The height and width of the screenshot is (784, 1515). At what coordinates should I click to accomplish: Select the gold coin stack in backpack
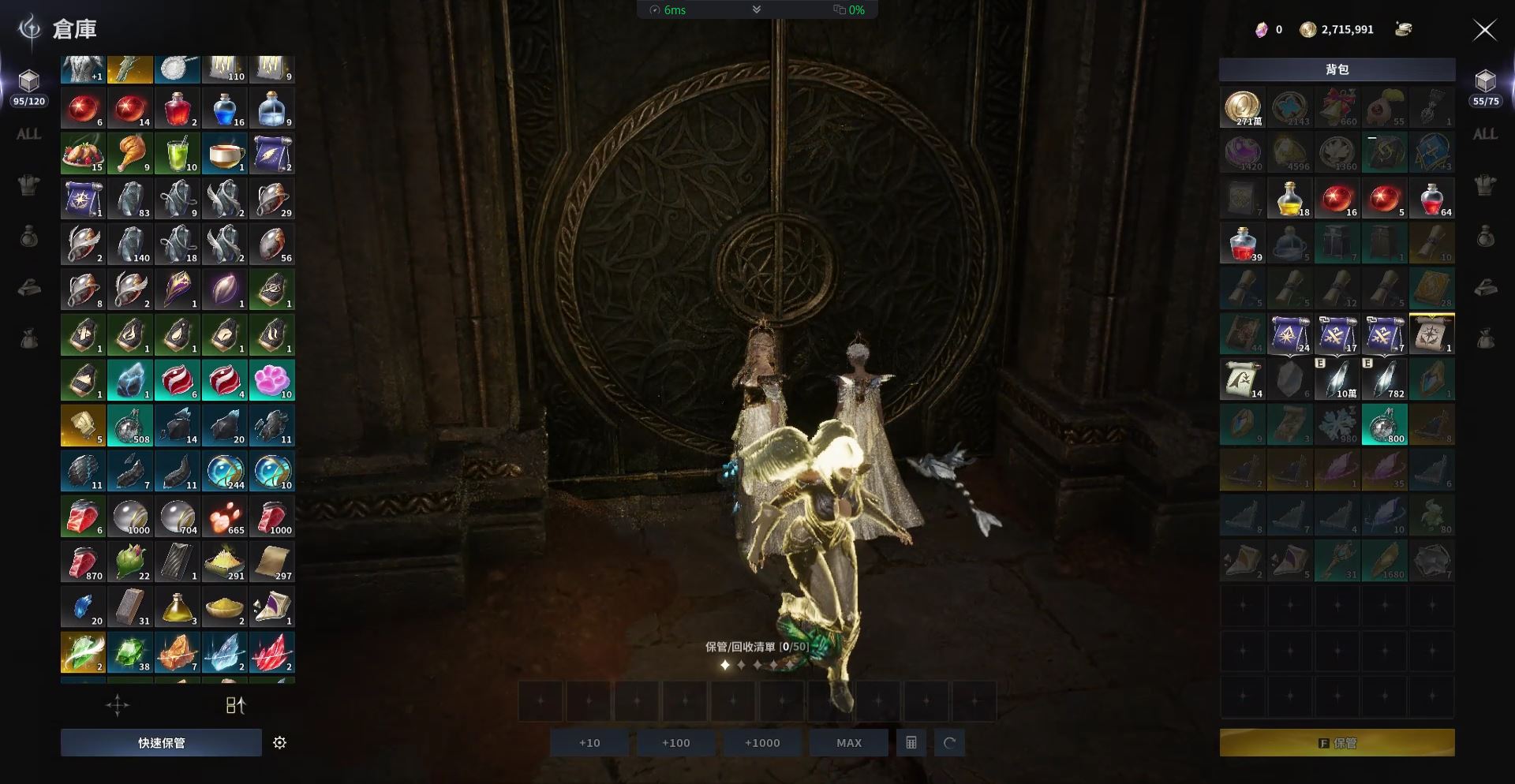[x=1242, y=107]
